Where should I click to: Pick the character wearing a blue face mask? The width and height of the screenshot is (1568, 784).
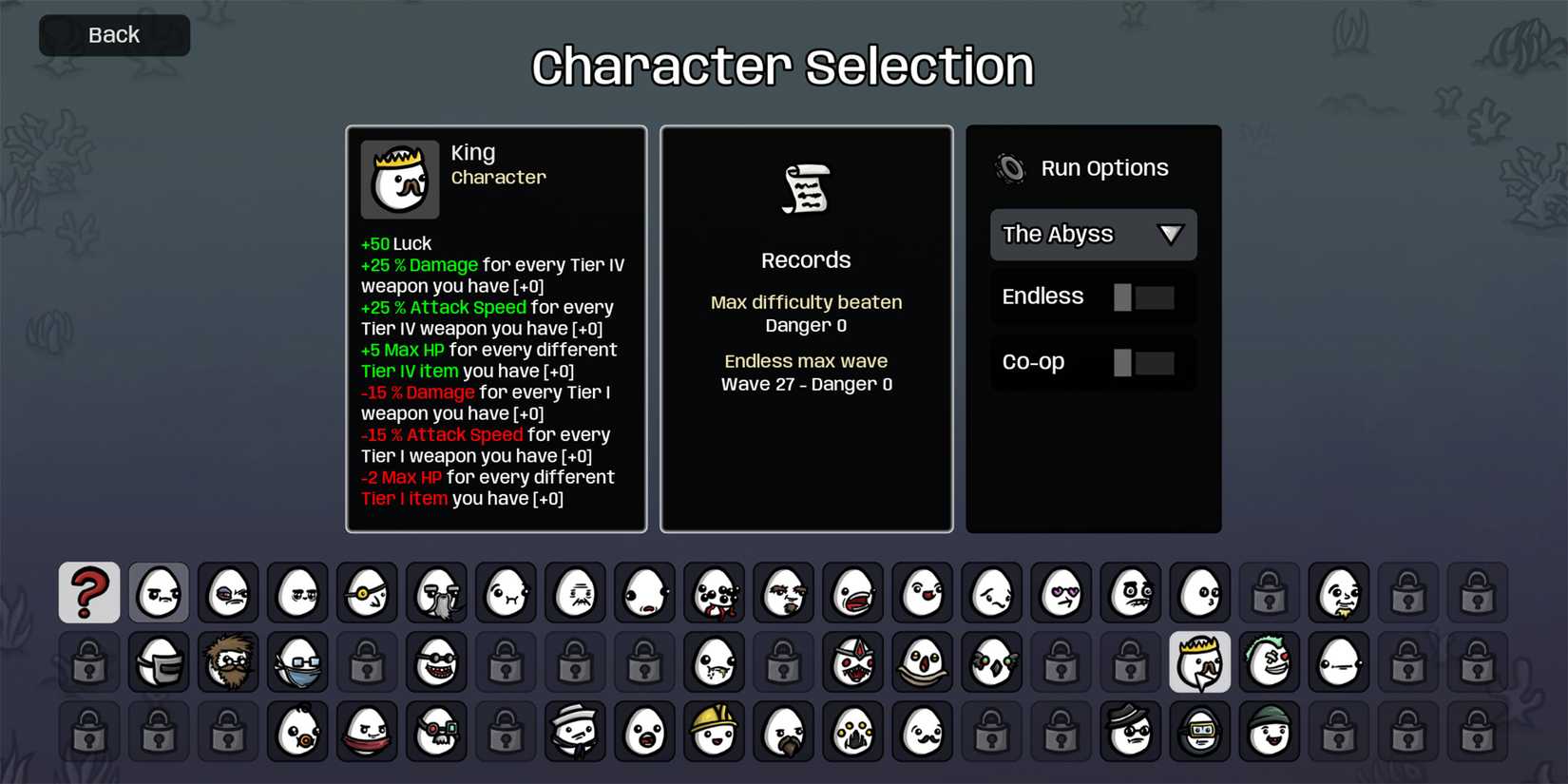point(297,662)
